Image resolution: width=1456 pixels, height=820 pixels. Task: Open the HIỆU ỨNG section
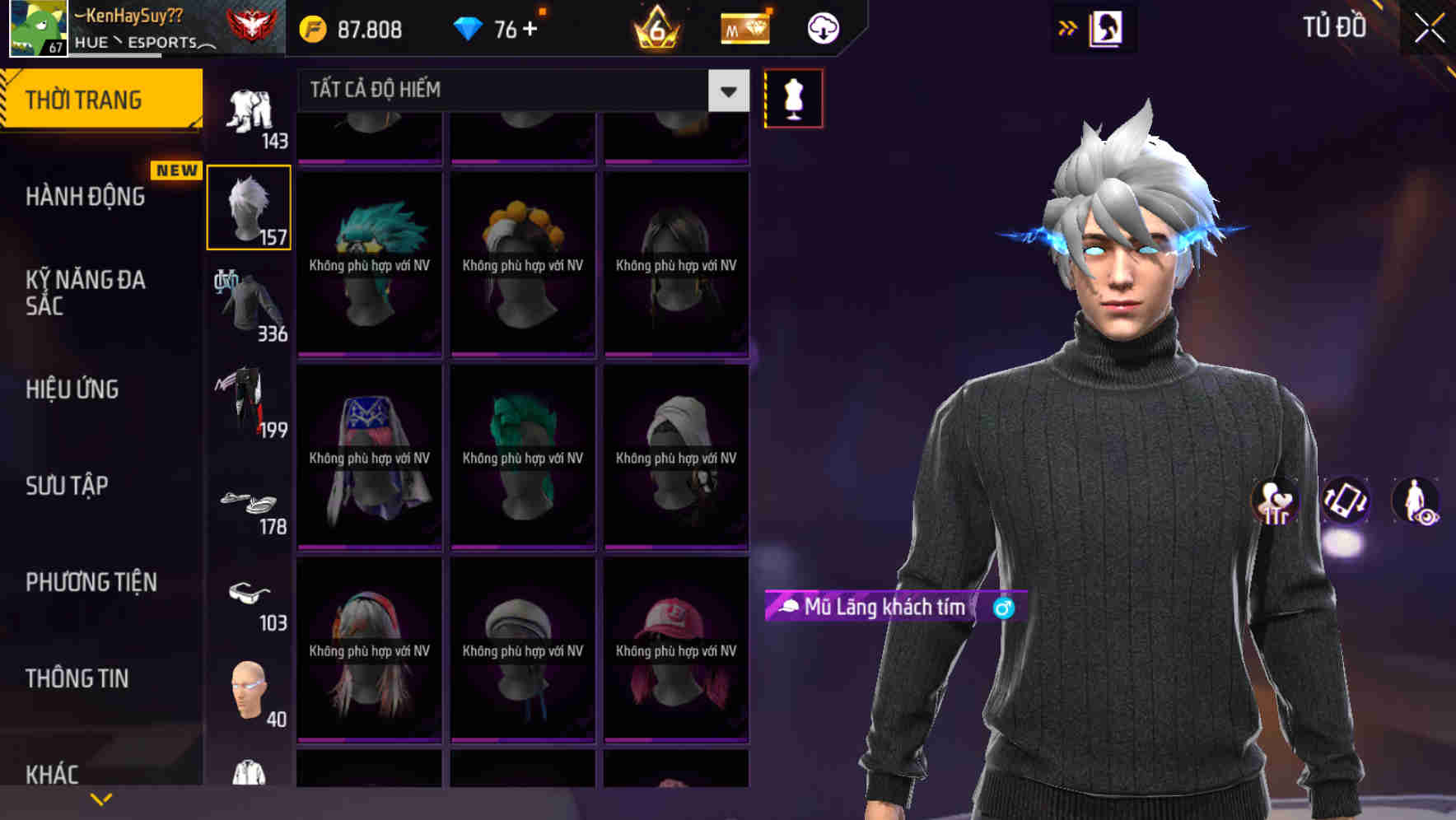pyautogui.click(x=72, y=389)
